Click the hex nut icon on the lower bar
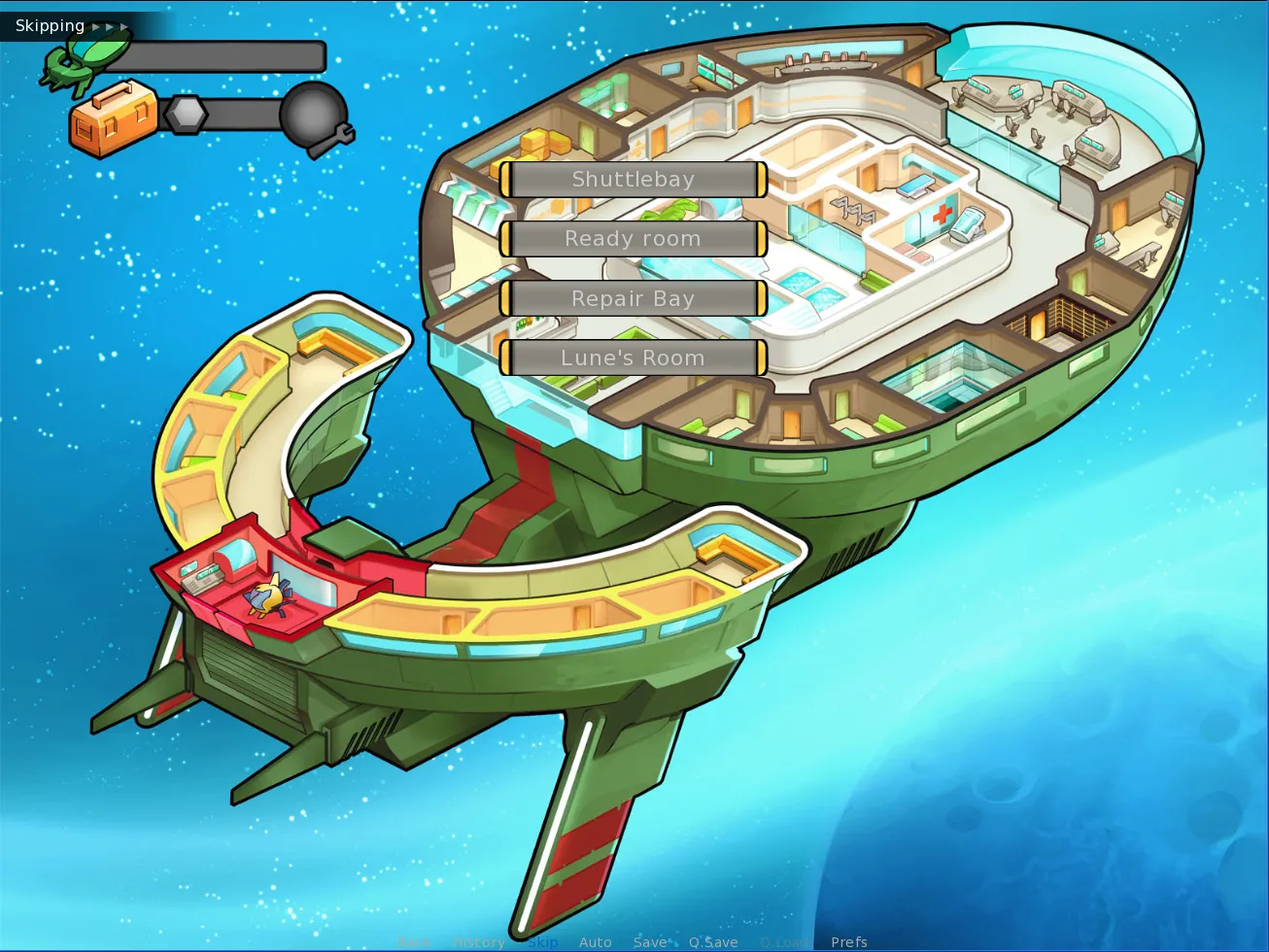The height and width of the screenshot is (952, 1269). [187, 115]
